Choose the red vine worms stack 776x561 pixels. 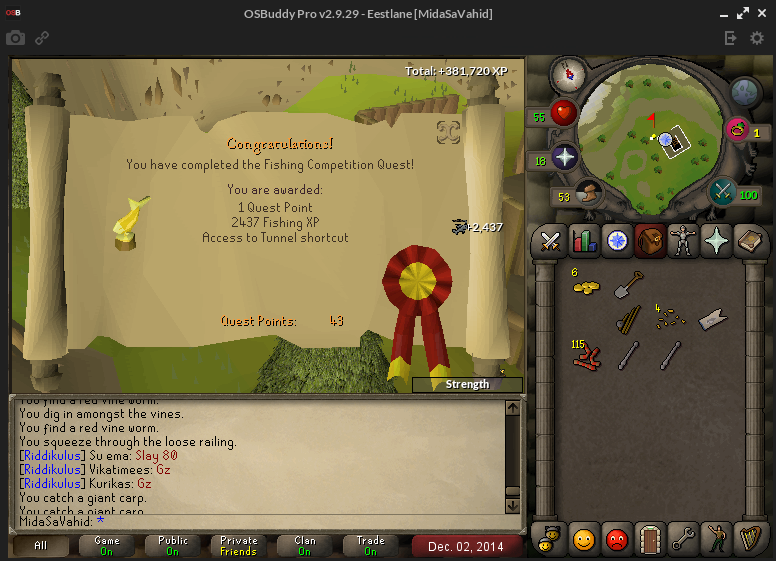(586, 356)
